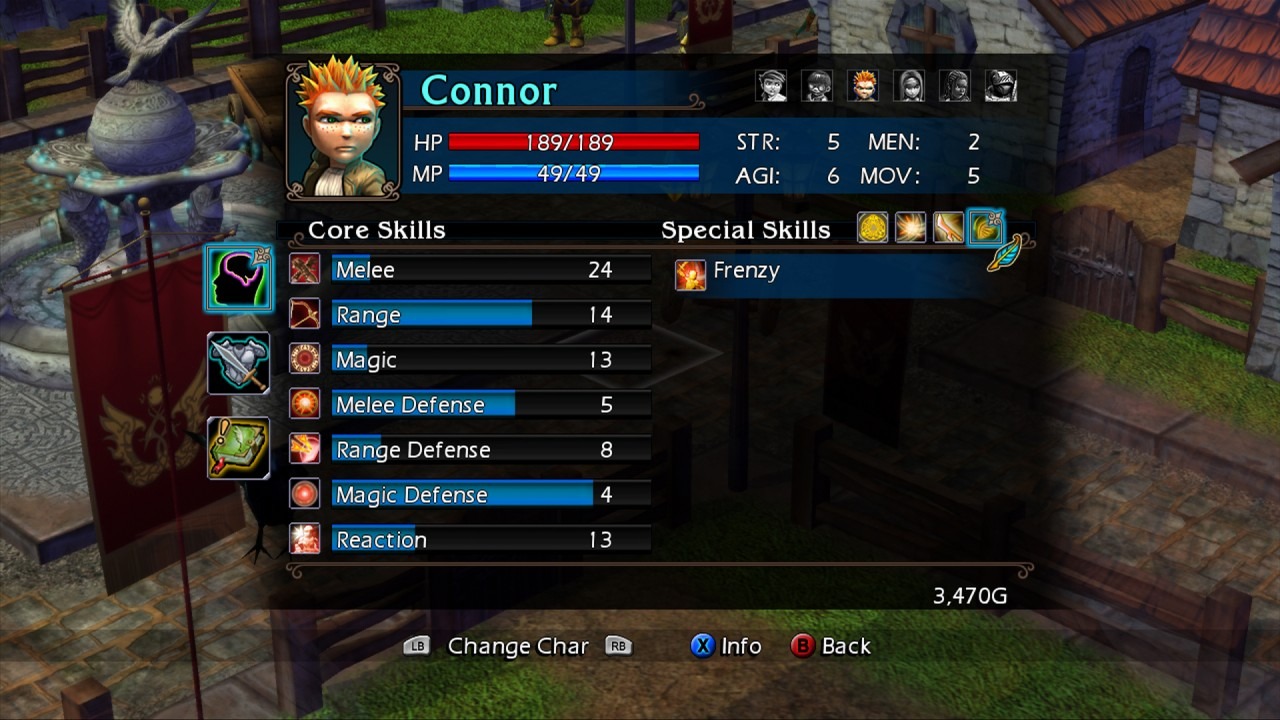Viewport: 1280px width, 720px height.
Task: Select the orange spiky-haired Connor party portrait
Action: 863,86
